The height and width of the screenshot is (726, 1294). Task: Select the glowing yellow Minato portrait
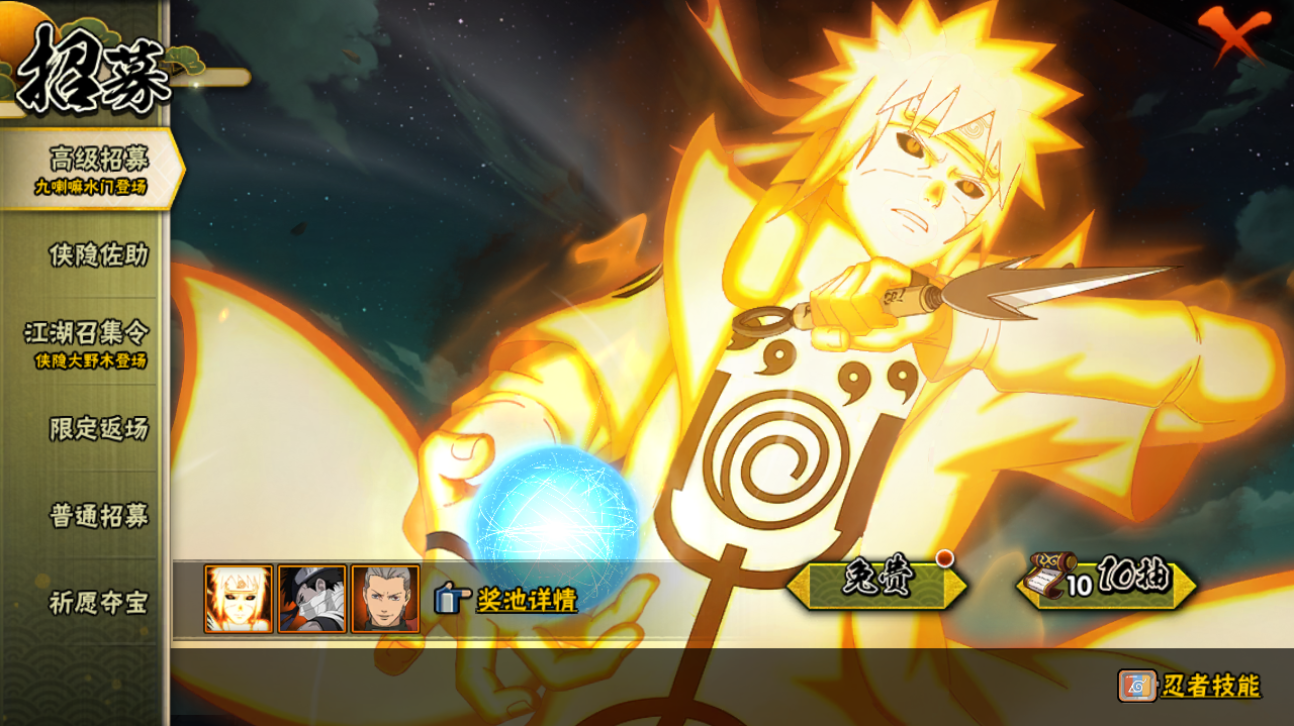[238, 599]
